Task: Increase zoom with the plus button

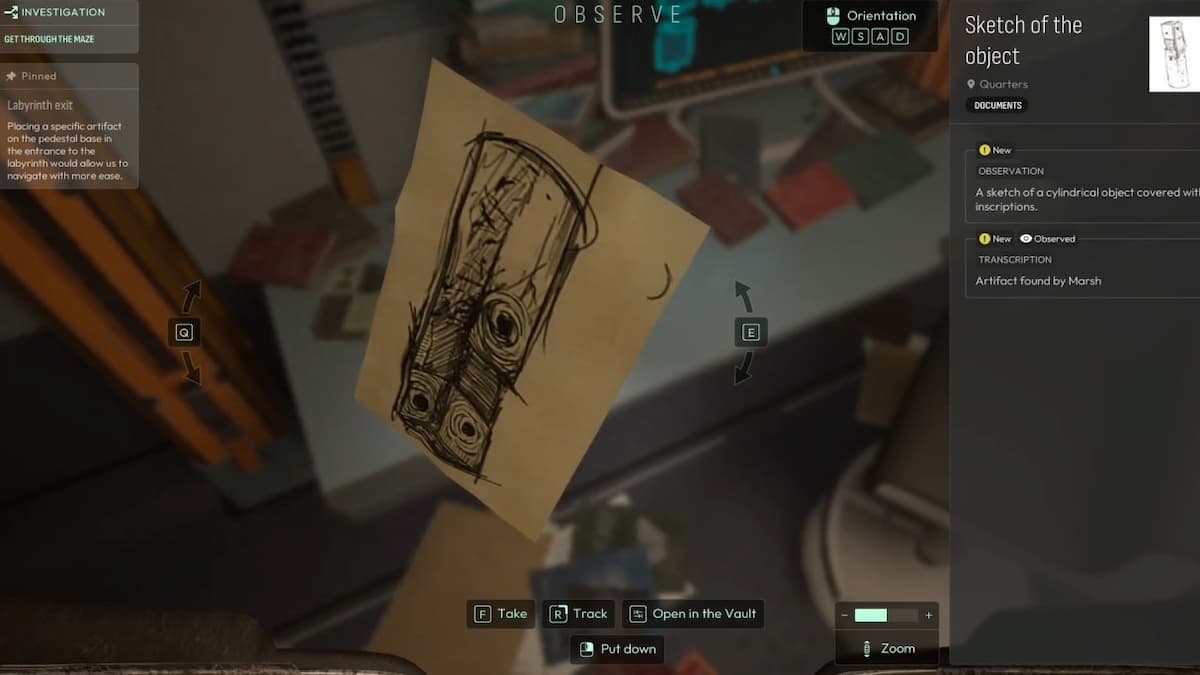Action: tap(929, 615)
